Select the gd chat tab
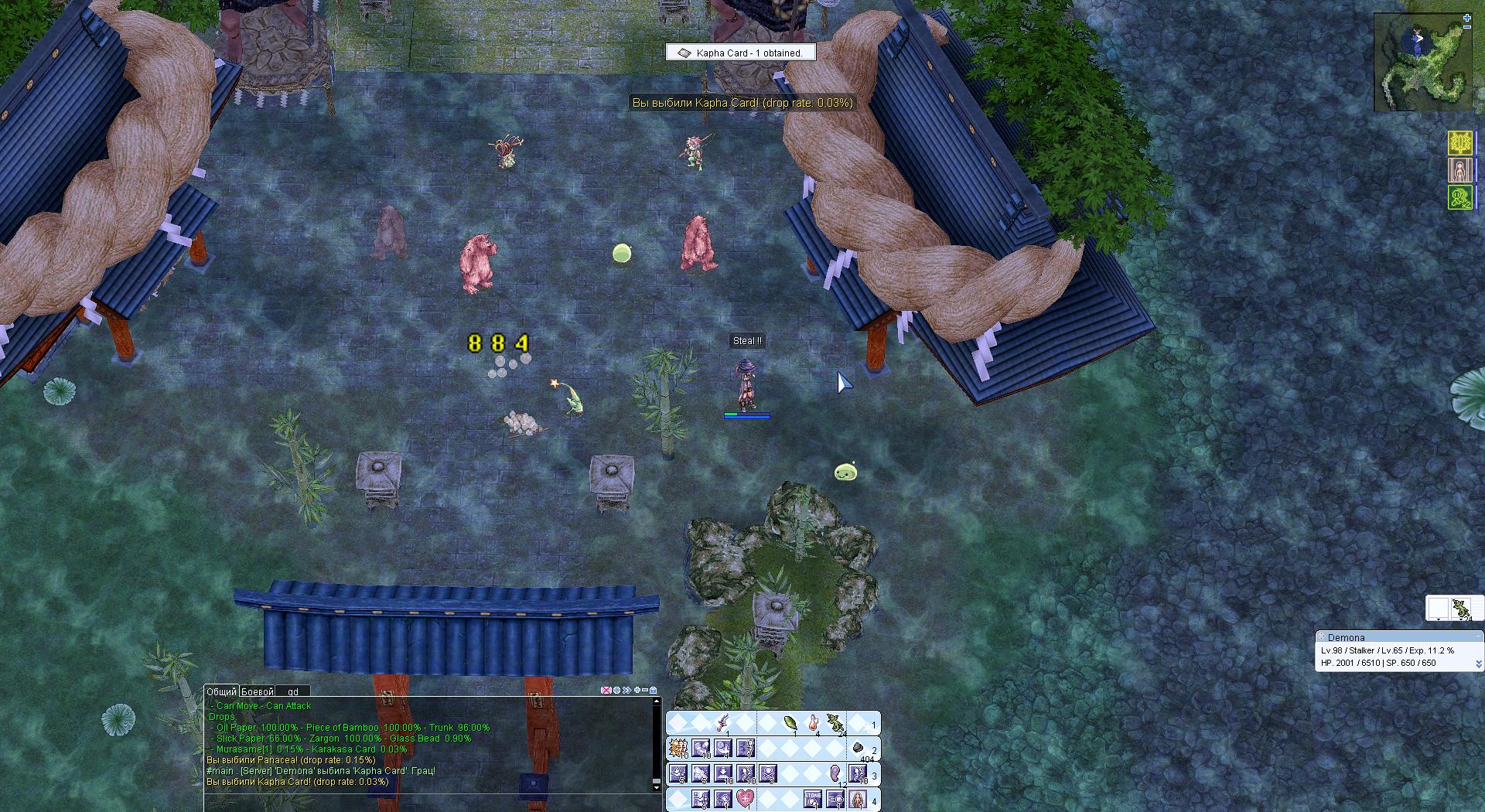This screenshot has height=812, width=1485. pos(293,691)
